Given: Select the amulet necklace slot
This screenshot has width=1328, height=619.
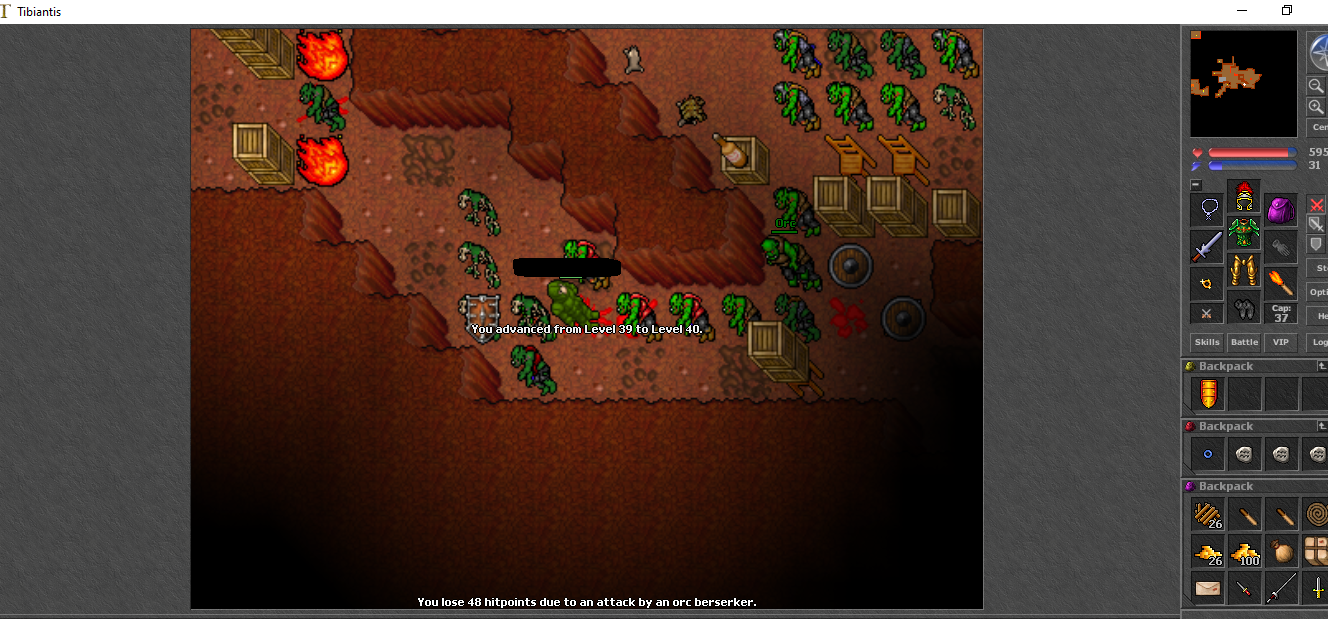Looking at the screenshot, I should 1208,210.
